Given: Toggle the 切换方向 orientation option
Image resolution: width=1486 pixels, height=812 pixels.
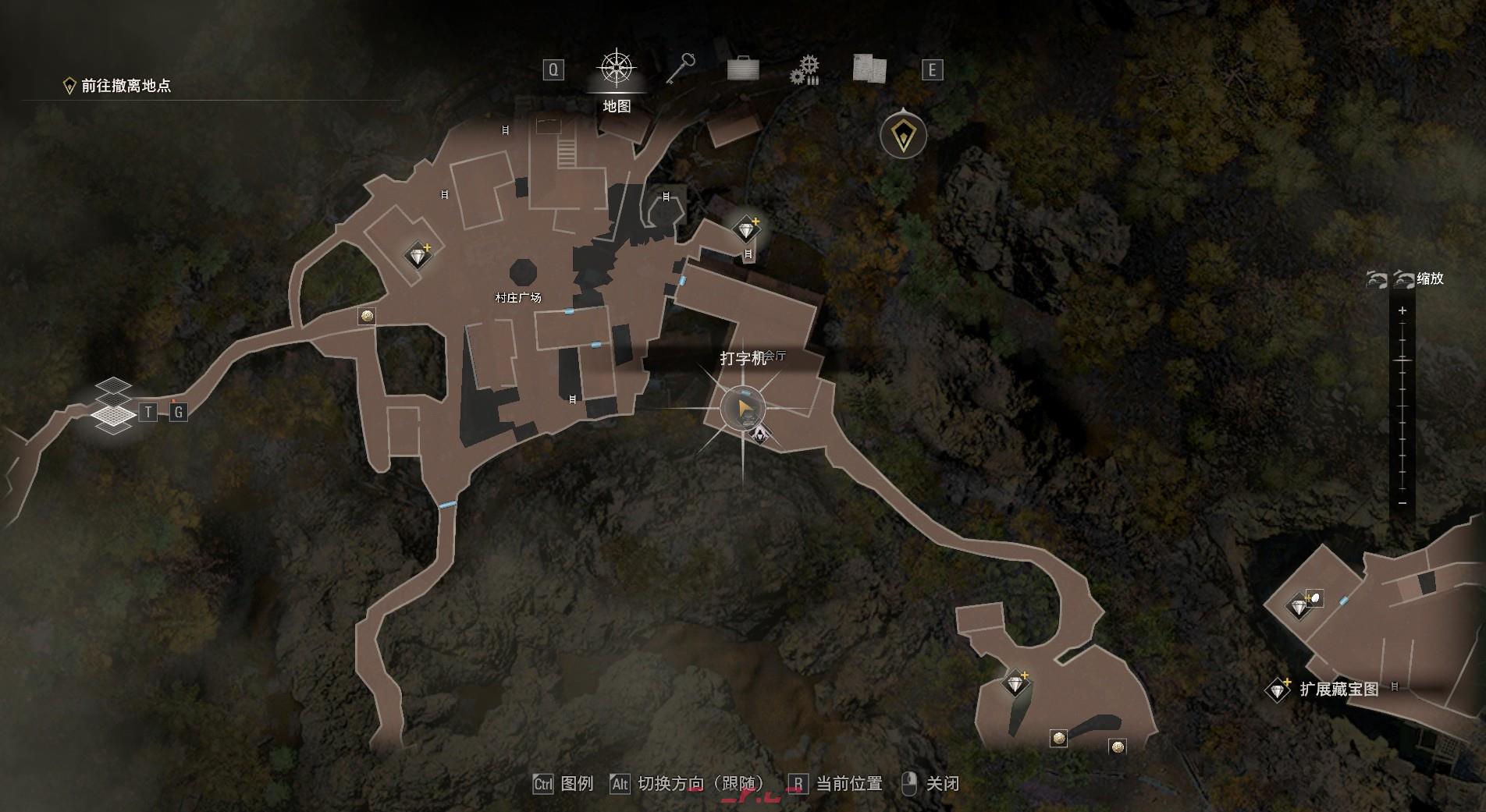Looking at the screenshot, I should (687, 784).
